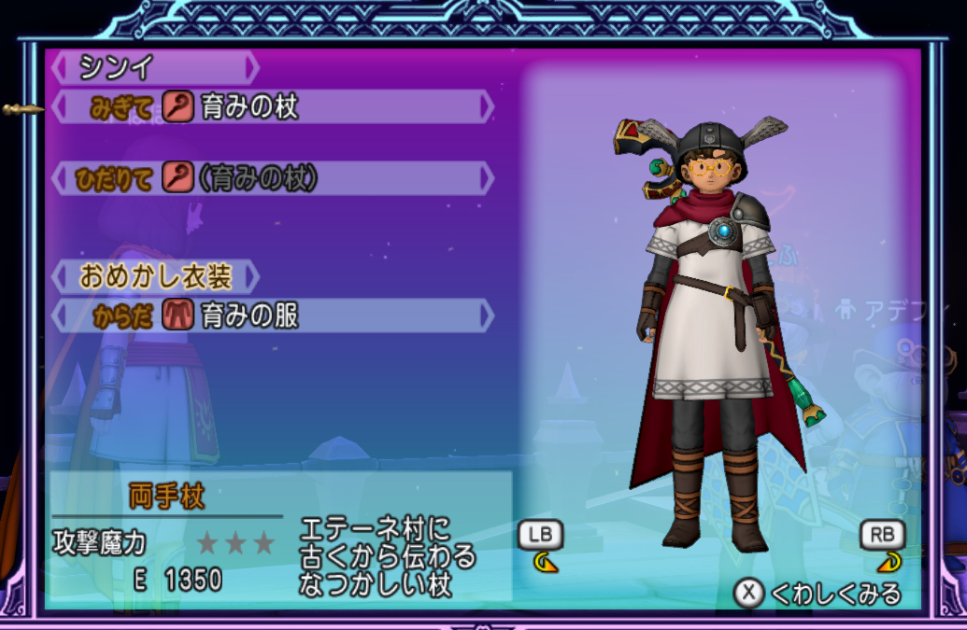Viewport: 967px width, 630px height.
Task: Choose the ひだりて (育みの杖) row
Action: click(270, 179)
